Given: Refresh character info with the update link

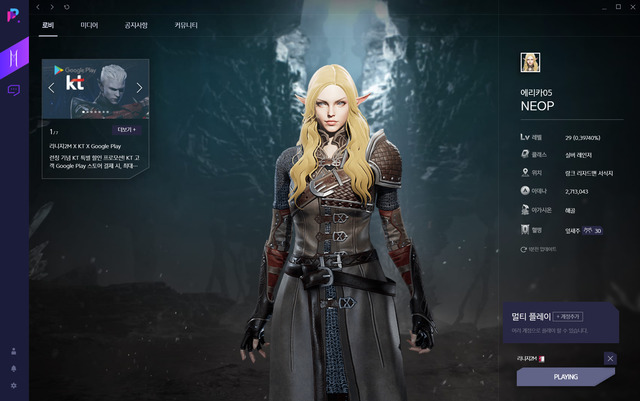Looking at the screenshot, I should click(539, 248).
